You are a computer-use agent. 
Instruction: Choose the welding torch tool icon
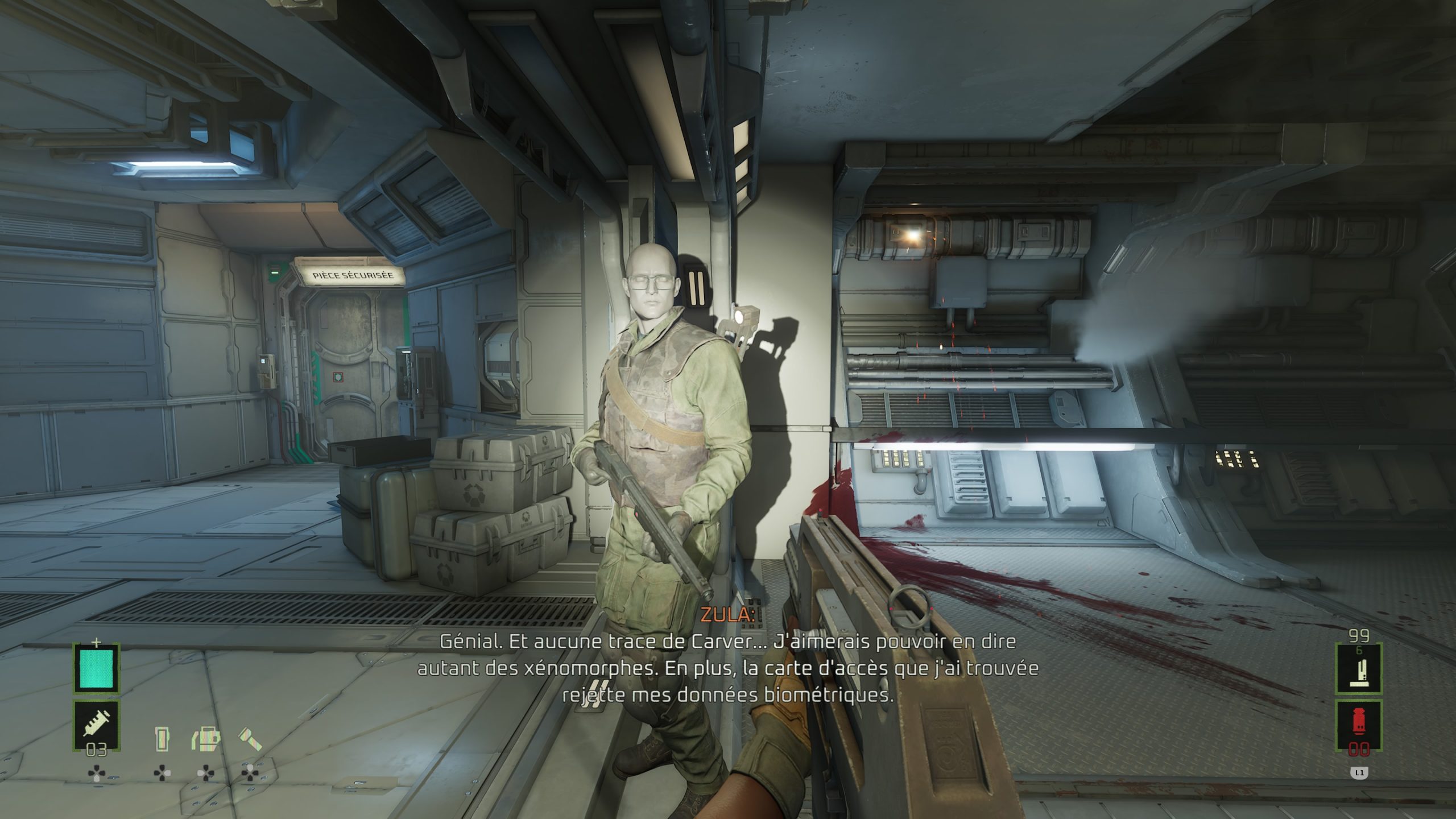(x=205, y=739)
